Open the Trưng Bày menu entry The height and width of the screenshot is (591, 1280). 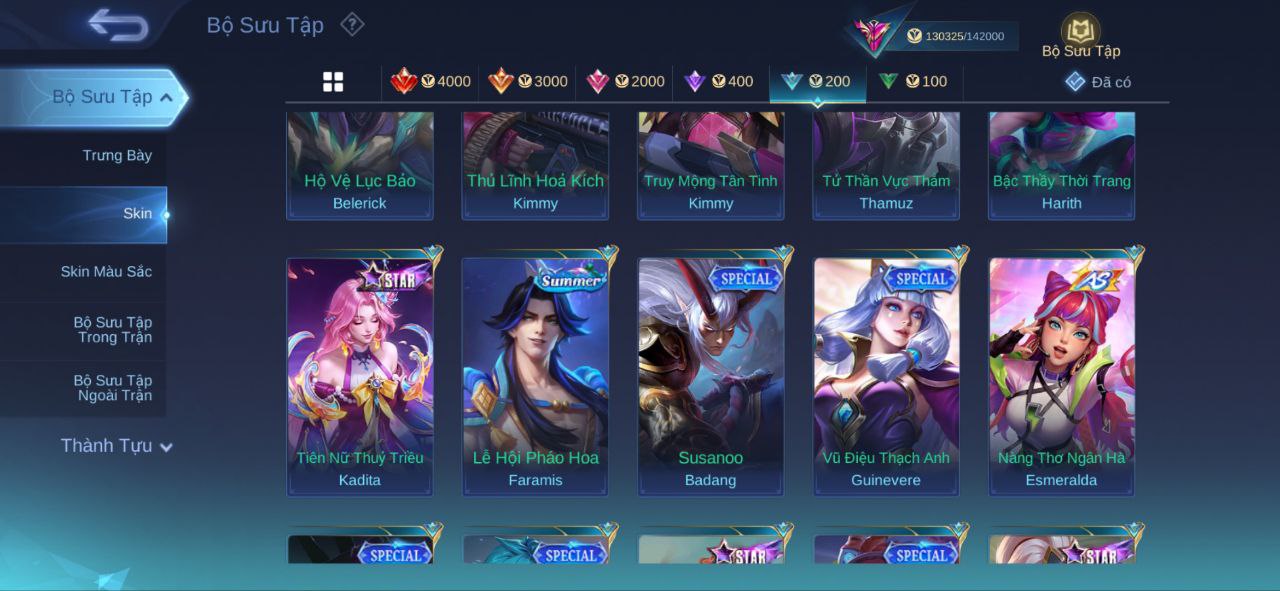[117, 155]
